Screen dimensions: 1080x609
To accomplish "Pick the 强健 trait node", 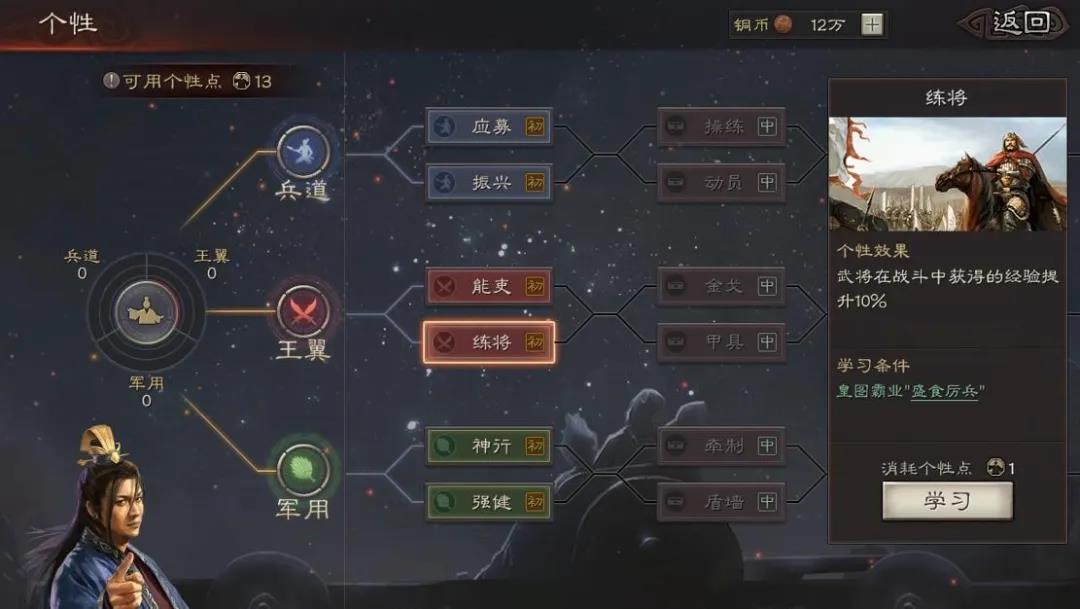I will 489,502.
